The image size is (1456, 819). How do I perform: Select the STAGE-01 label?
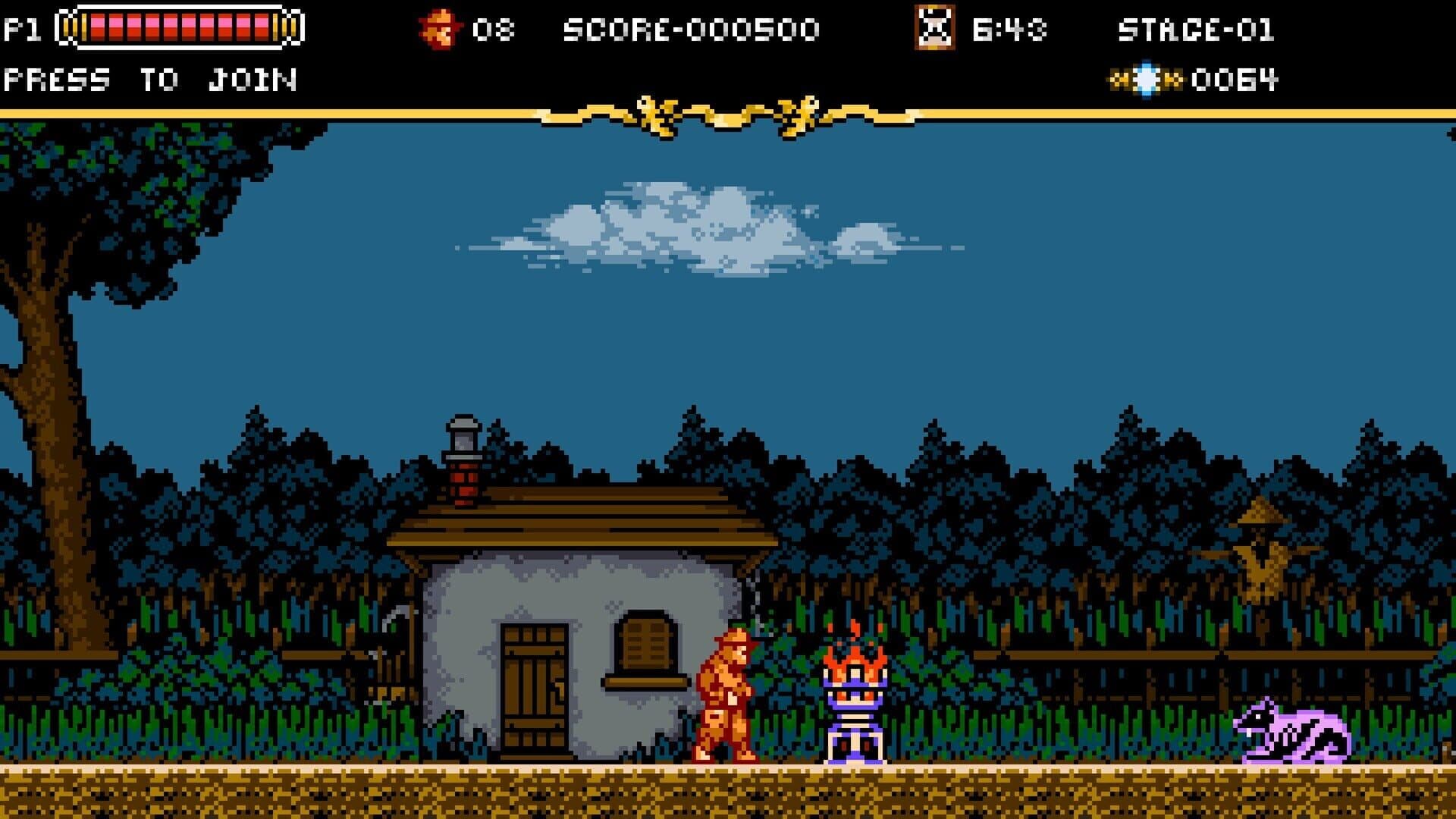pos(1194,27)
